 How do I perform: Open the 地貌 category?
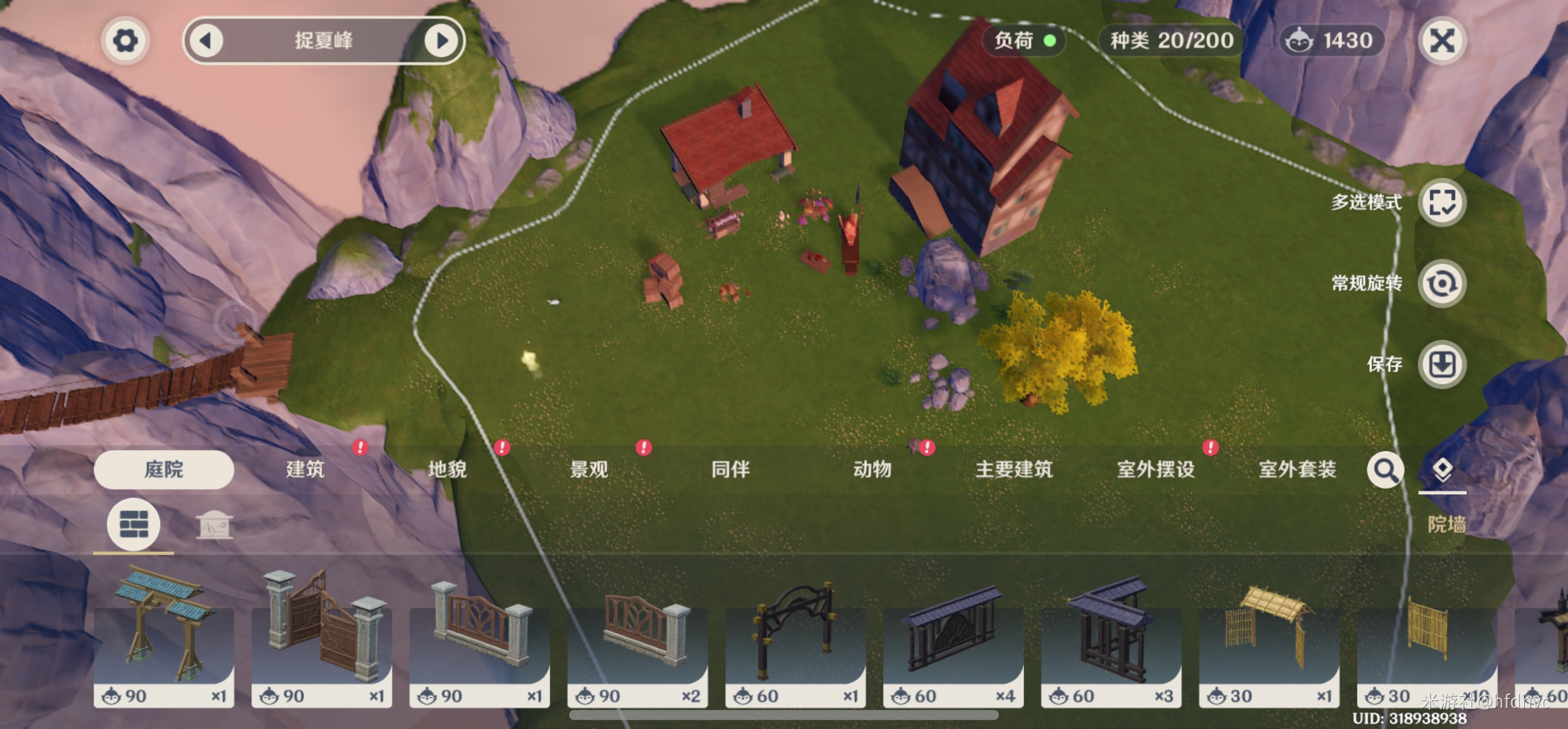point(447,470)
